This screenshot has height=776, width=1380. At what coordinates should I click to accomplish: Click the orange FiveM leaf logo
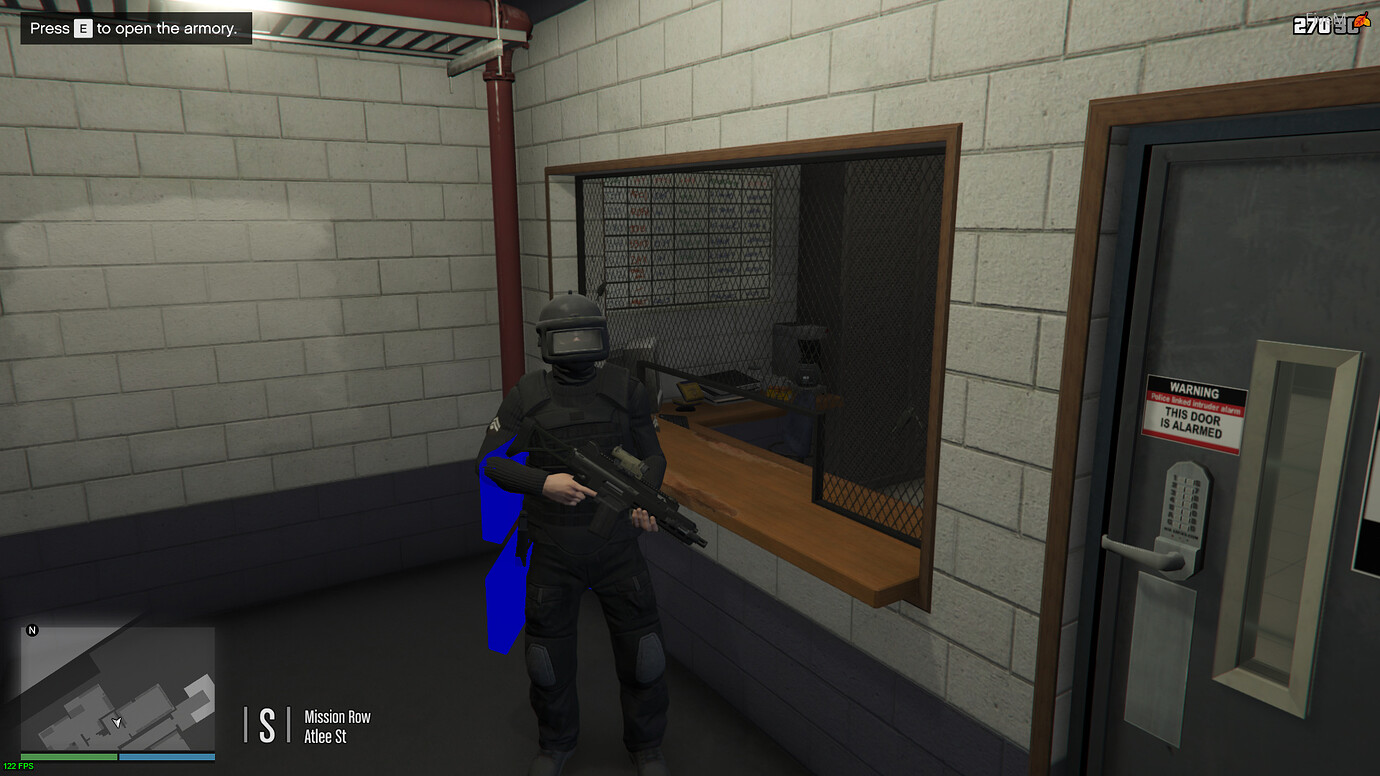pyautogui.click(x=1362, y=20)
